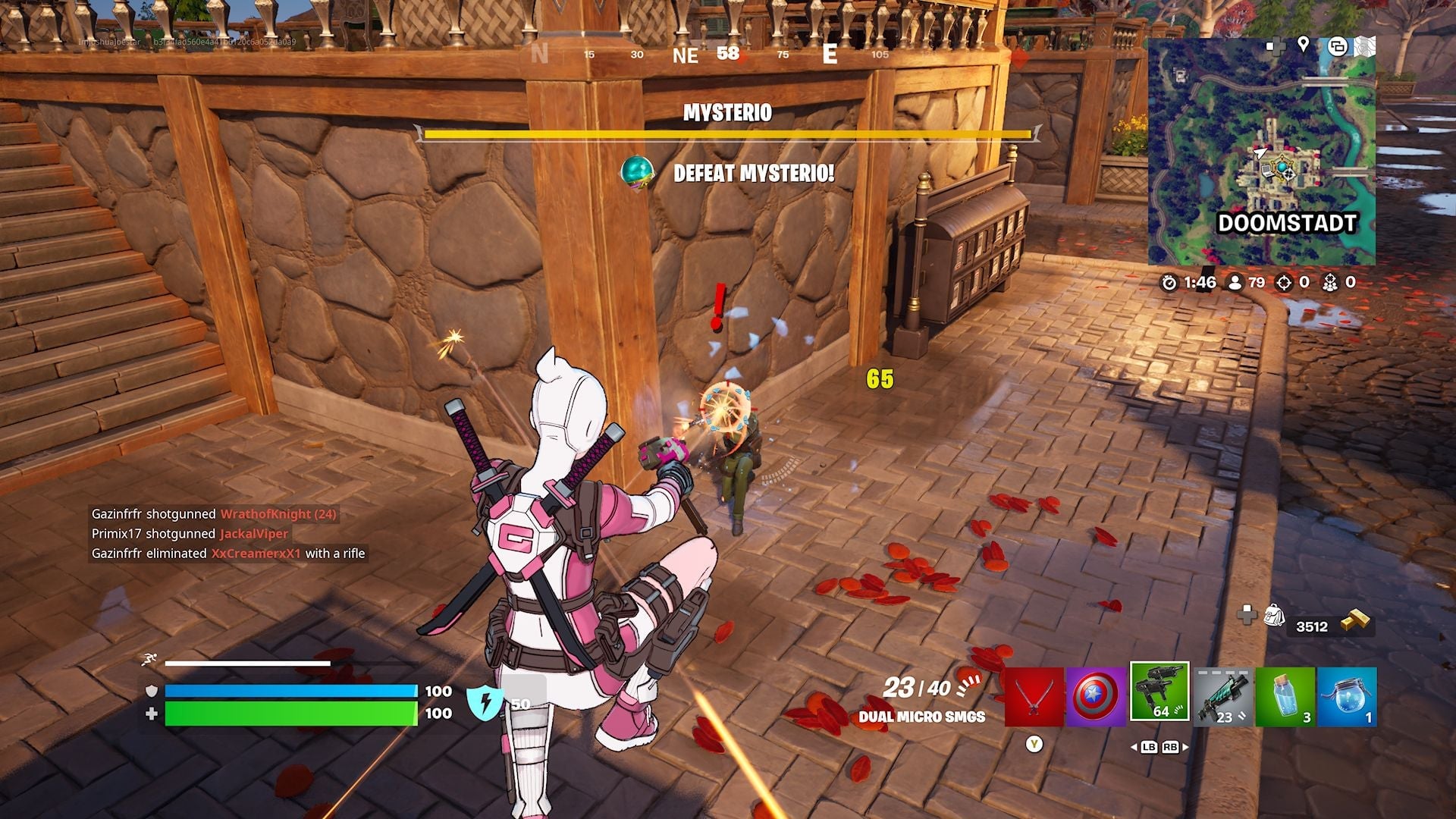This screenshot has height=819, width=1456.
Task: Click the eliminations crosshair icon below the minimap
Action: (1283, 283)
